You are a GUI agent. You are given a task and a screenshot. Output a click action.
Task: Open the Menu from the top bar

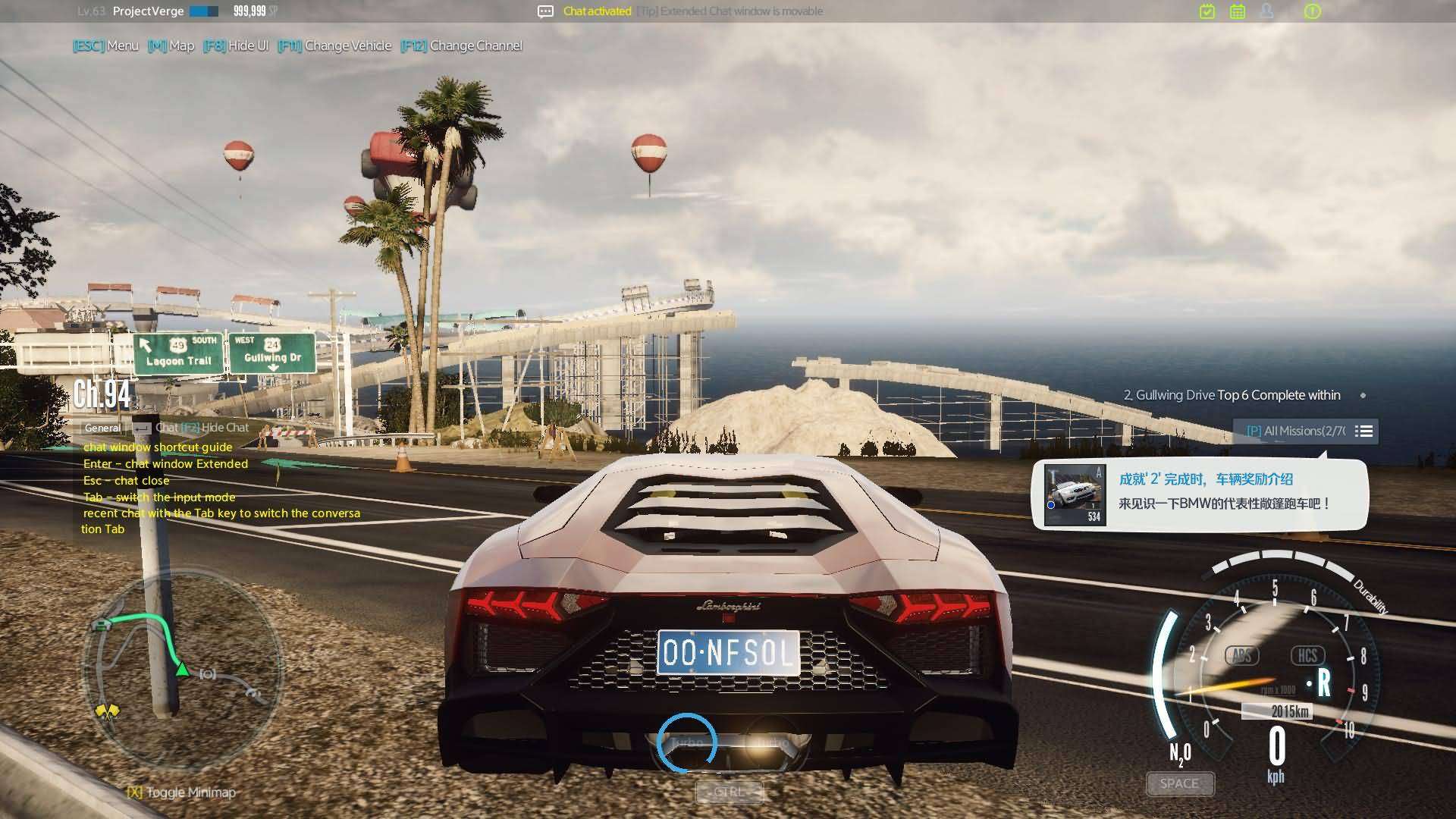click(106, 45)
